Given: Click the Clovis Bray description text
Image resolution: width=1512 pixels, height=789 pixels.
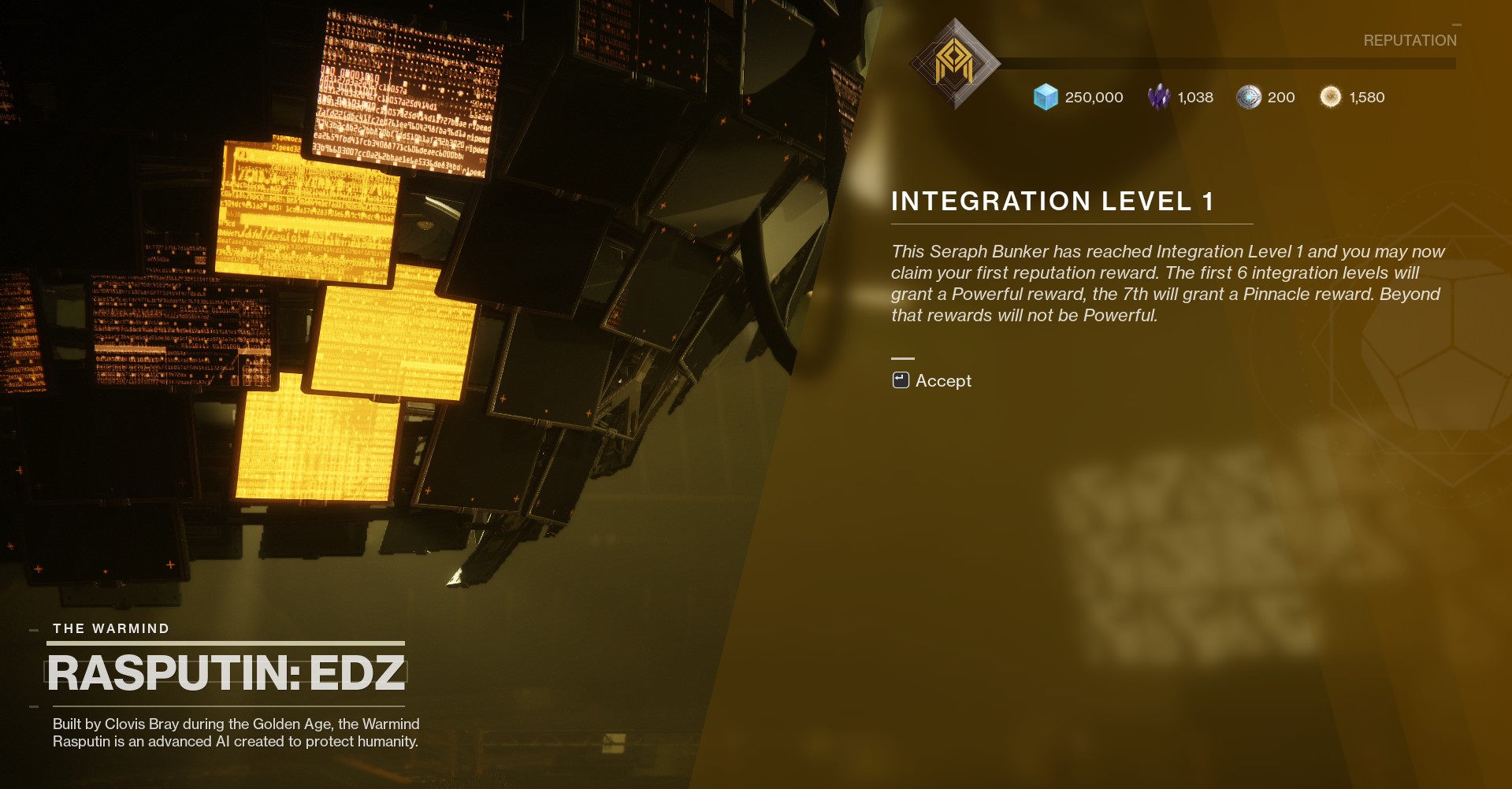Looking at the screenshot, I should pos(236,732).
